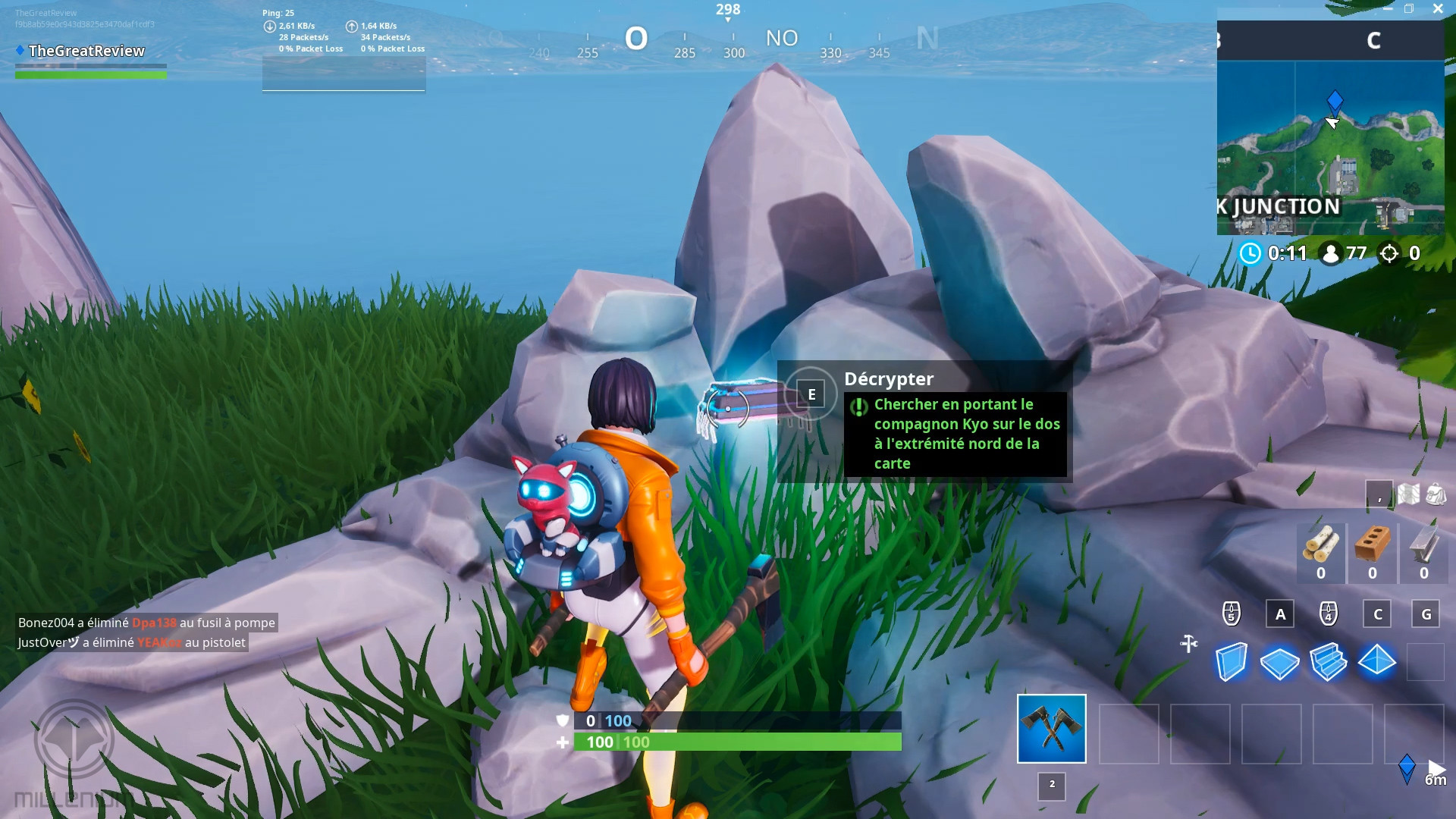This screenshot has height=819, width=1456.
Task: Select the pyramid roof building piece
Action: (x=1376, y=662)
